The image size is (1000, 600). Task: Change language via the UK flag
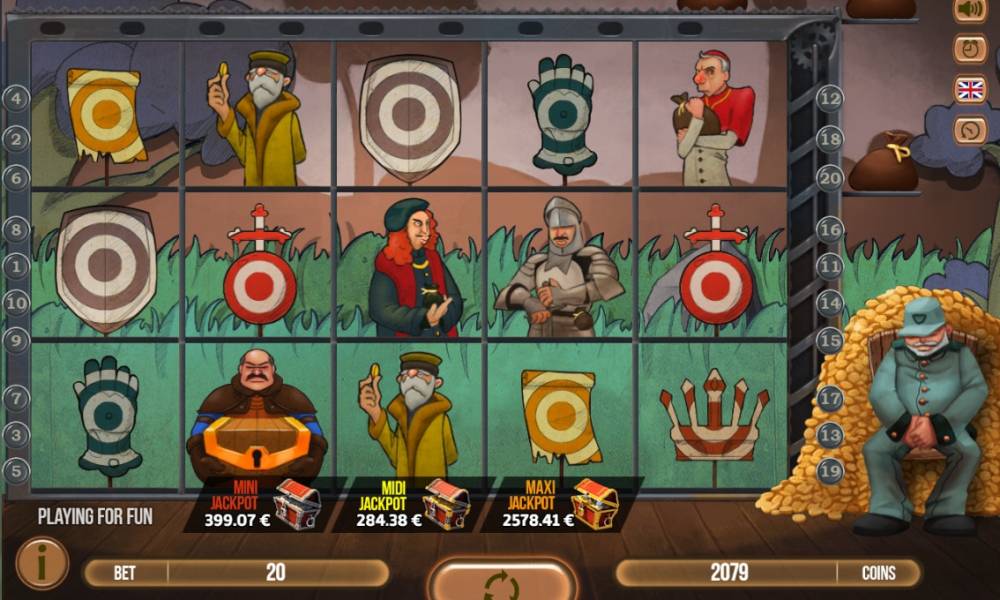point(969,90)
